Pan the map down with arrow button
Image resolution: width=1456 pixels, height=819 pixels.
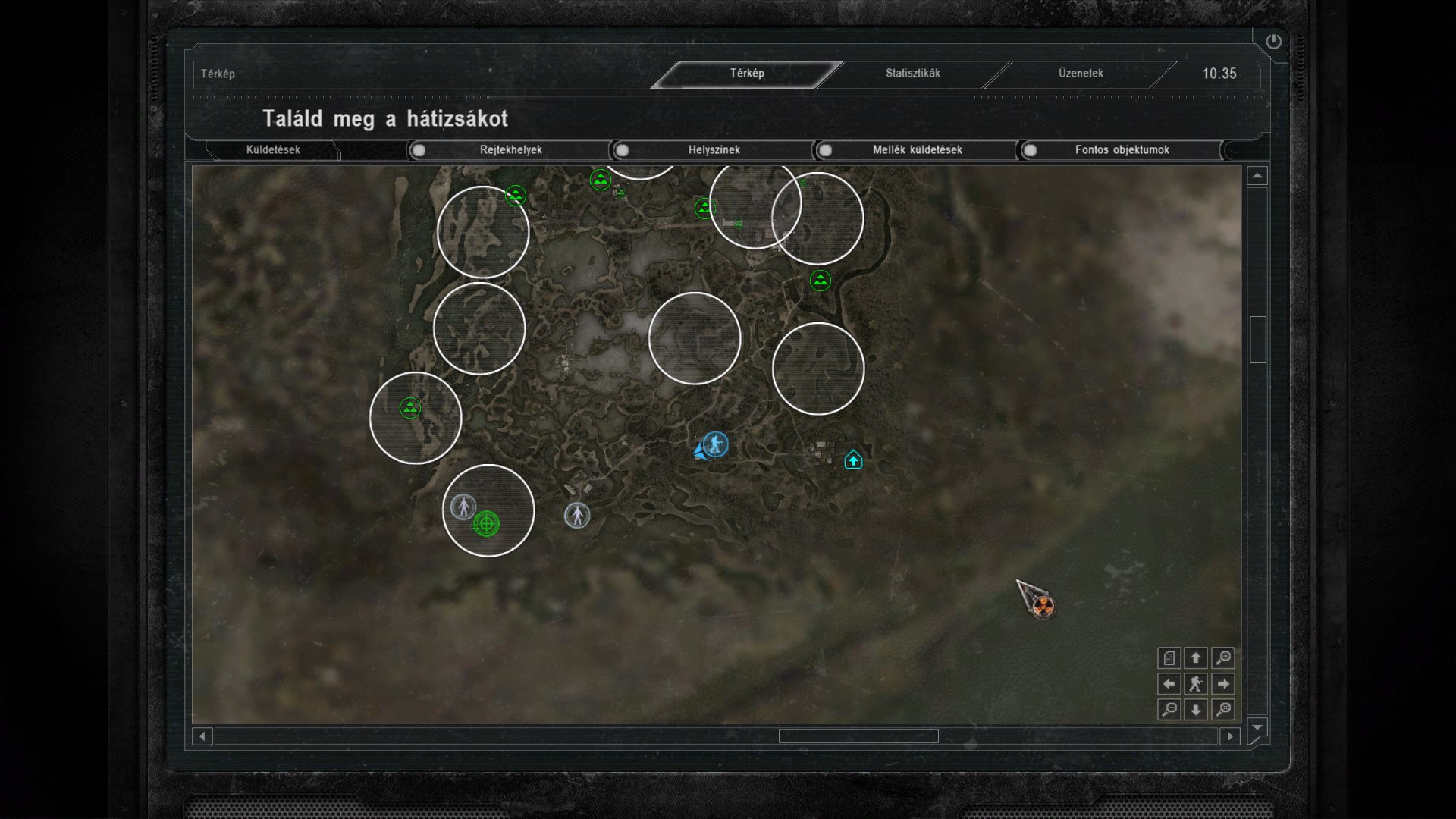[1196, 710]
